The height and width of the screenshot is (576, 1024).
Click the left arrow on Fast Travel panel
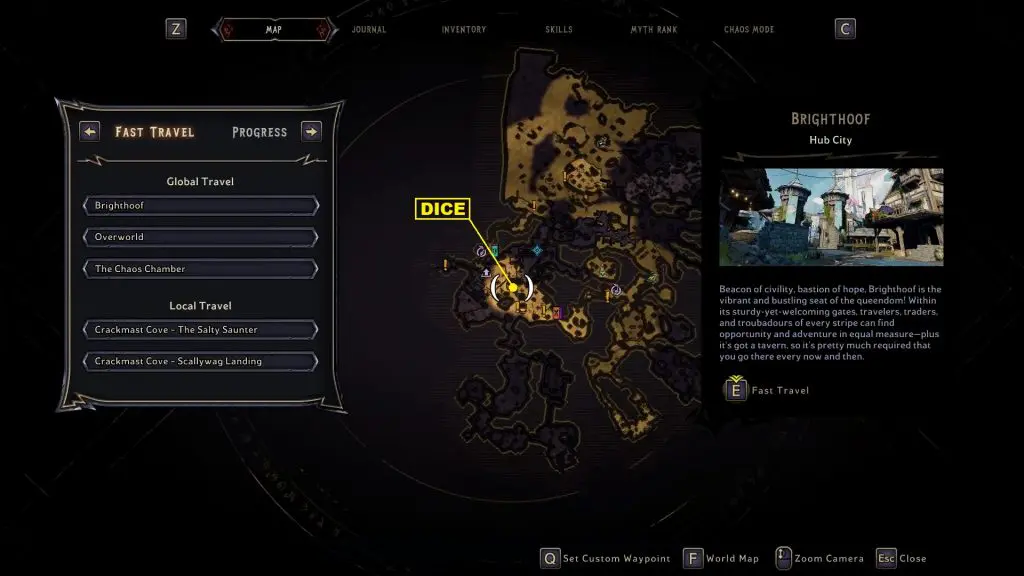click(90, 131)
